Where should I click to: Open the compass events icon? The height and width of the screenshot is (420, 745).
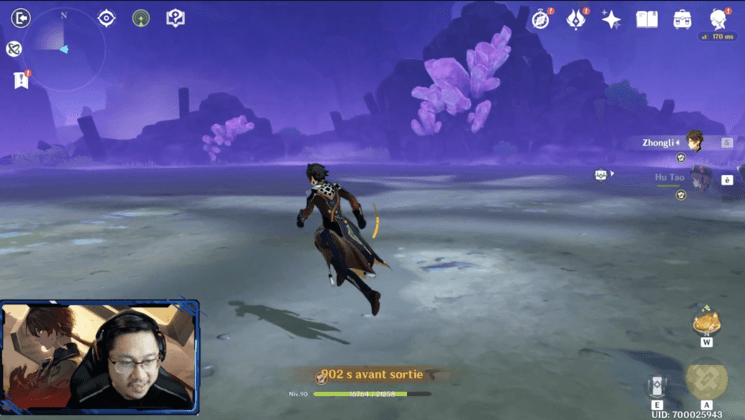[x=541, y=19]
